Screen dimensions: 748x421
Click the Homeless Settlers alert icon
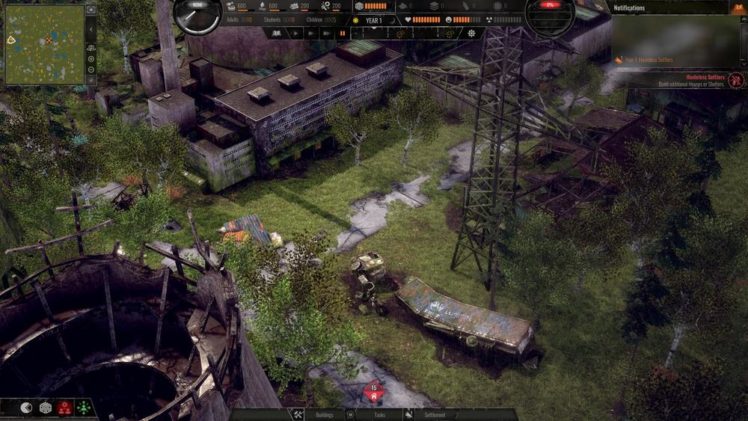pyautogui.click(x=736, y=79)
